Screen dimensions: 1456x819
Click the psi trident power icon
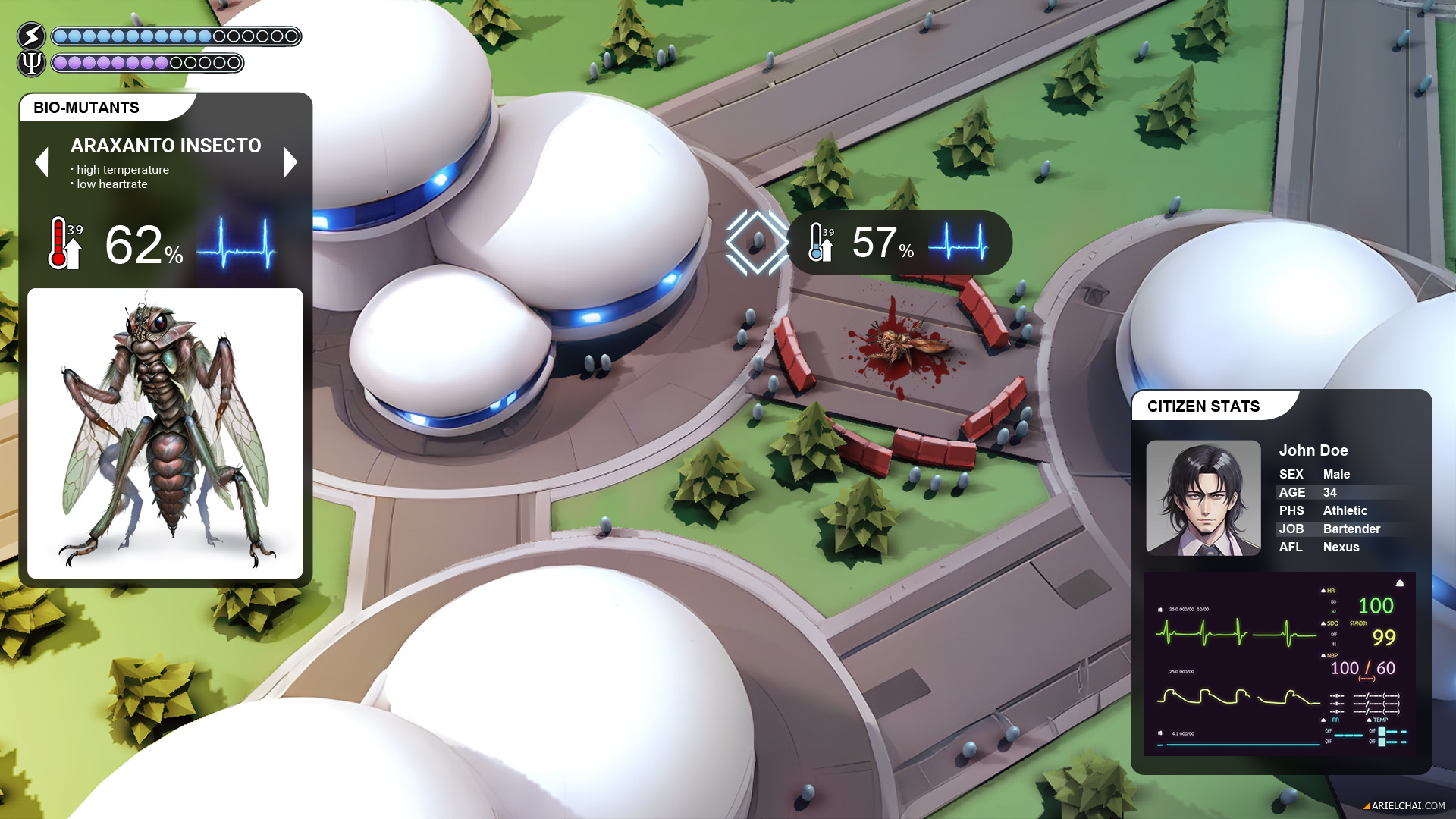(x=31, y=63)
